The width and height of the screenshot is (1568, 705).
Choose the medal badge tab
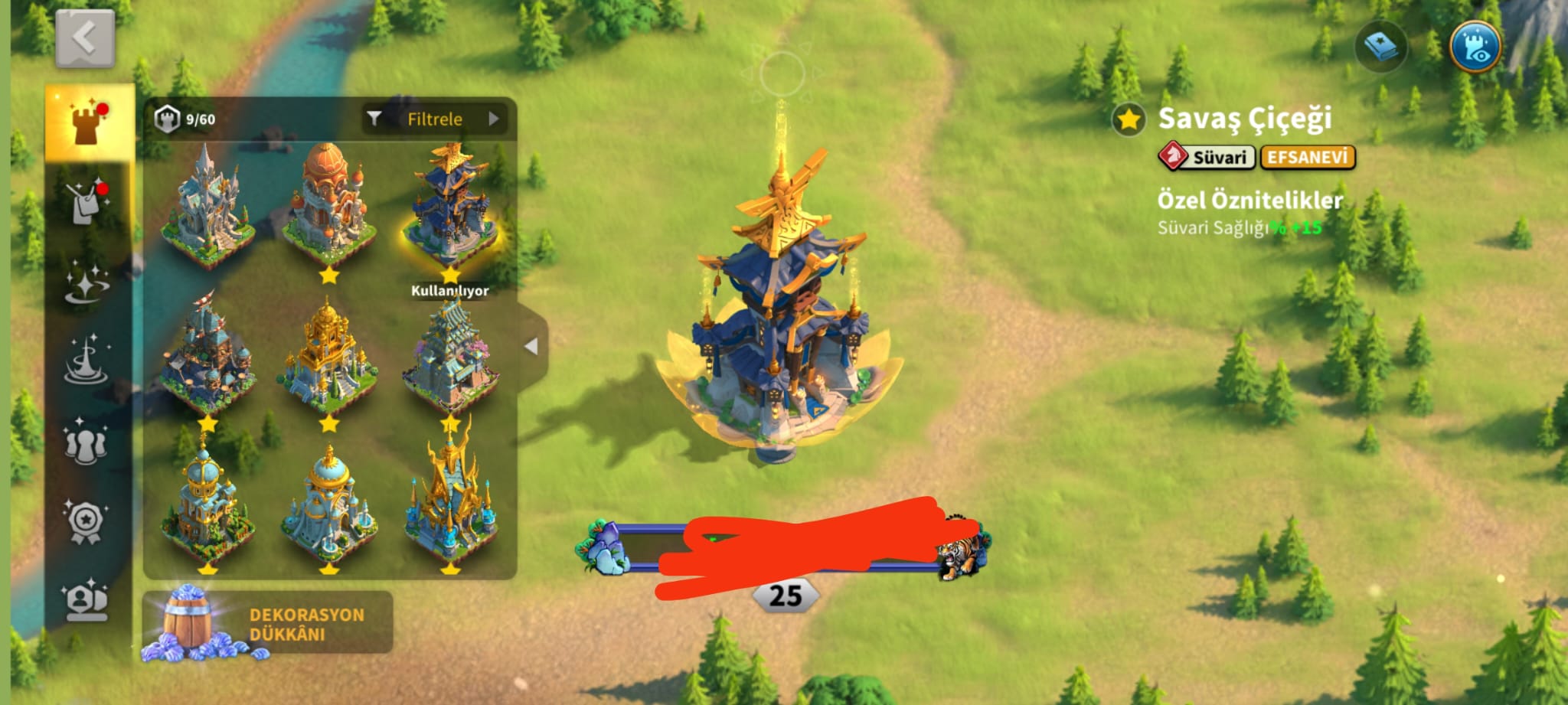pyautogui.click(x=87, y=522)
